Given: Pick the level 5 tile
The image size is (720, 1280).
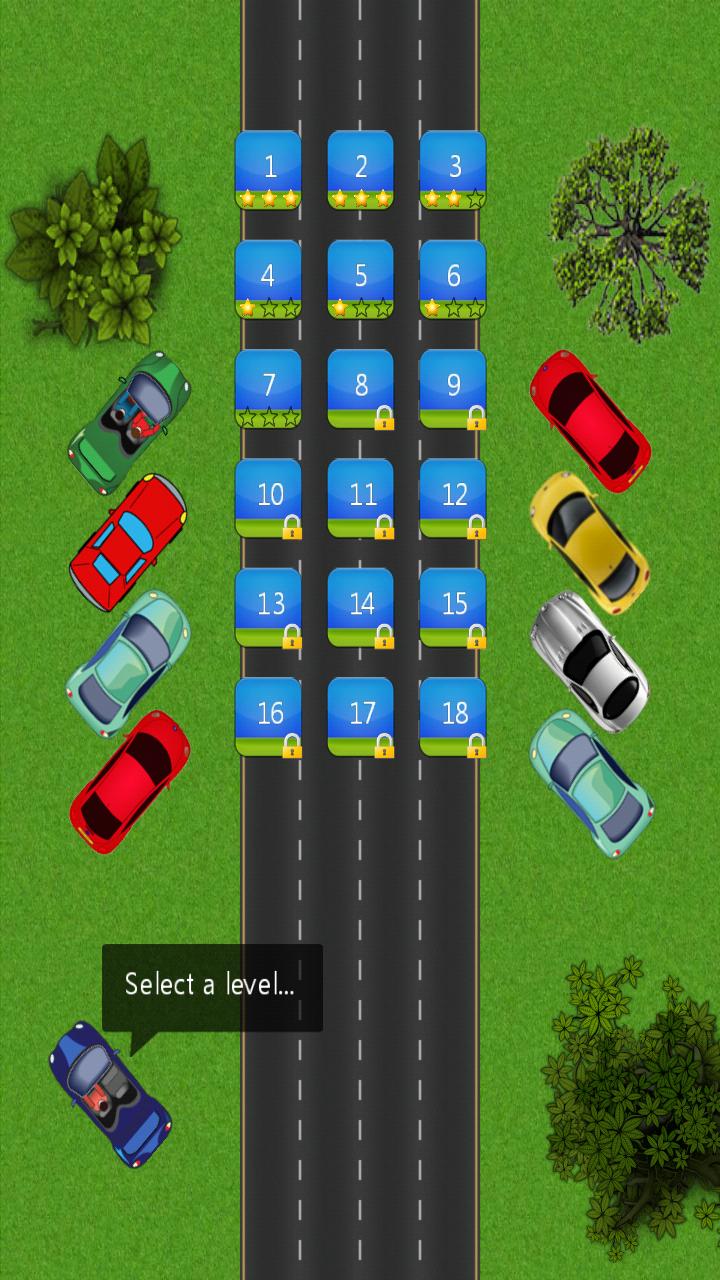Looking at the screenshot, I should point(361,279).
